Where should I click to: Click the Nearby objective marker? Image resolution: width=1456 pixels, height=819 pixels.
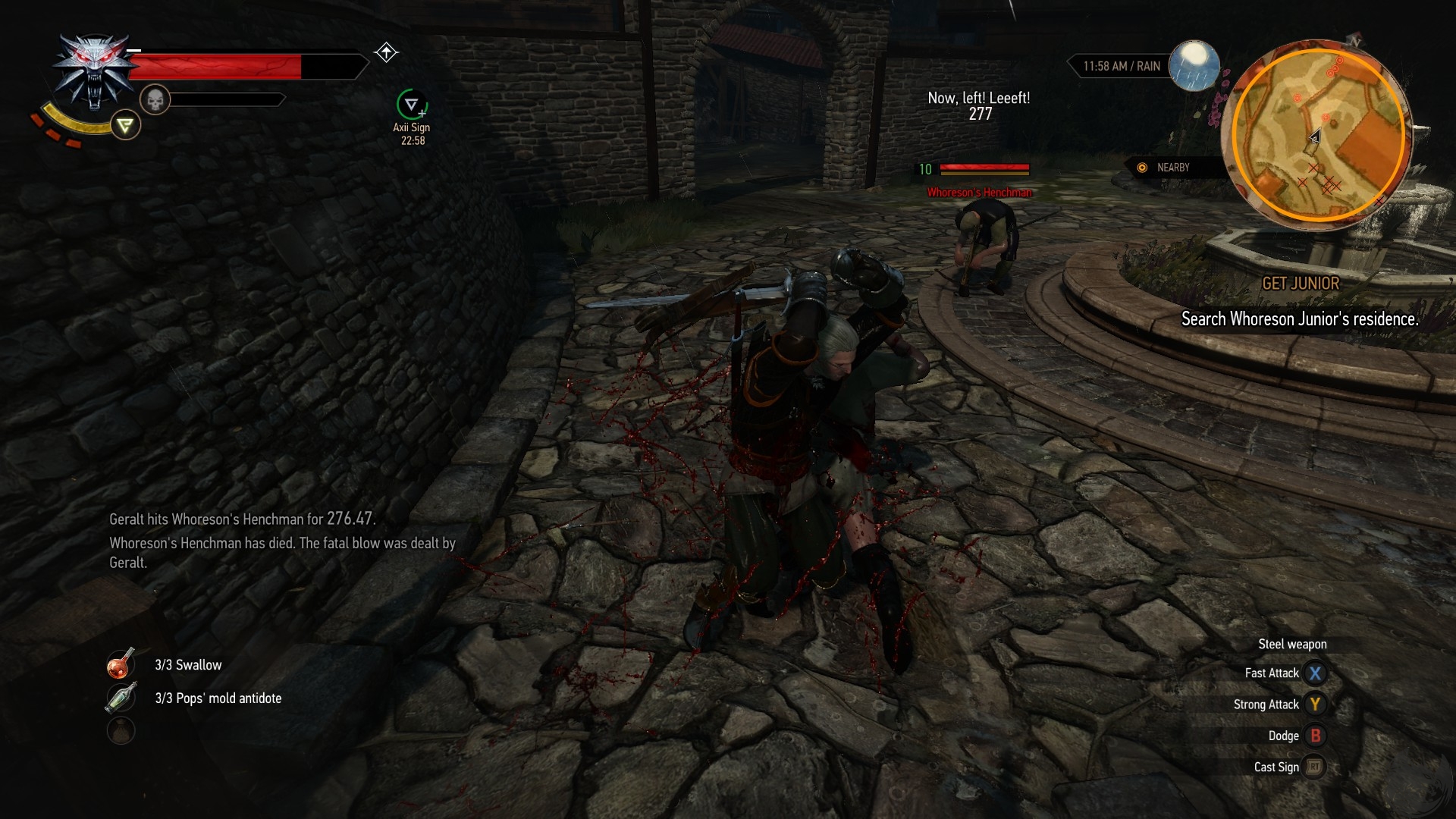point(1142,168)
